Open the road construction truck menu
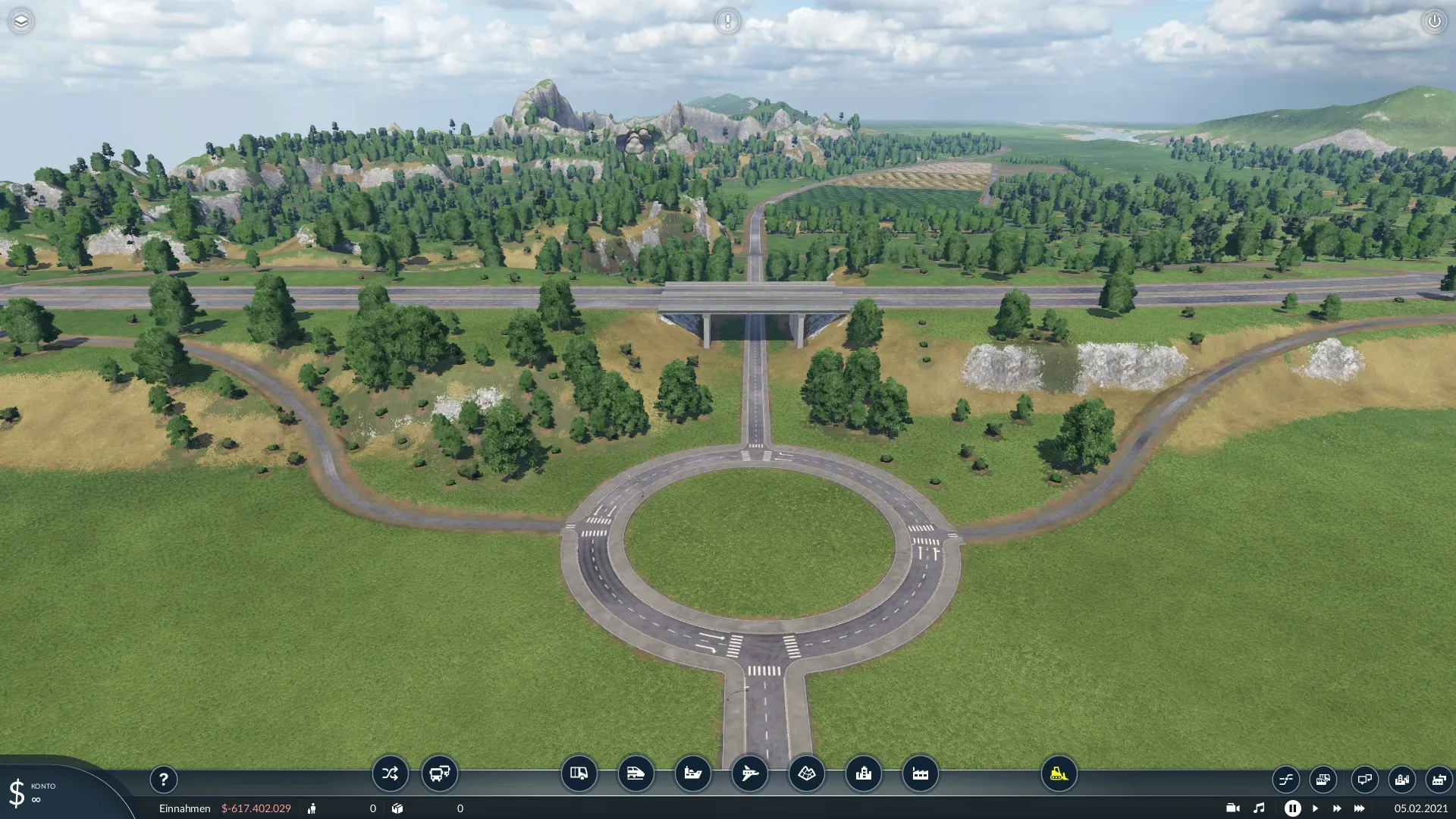This screenshot has height=819, width=1456. tap(579, 773)
